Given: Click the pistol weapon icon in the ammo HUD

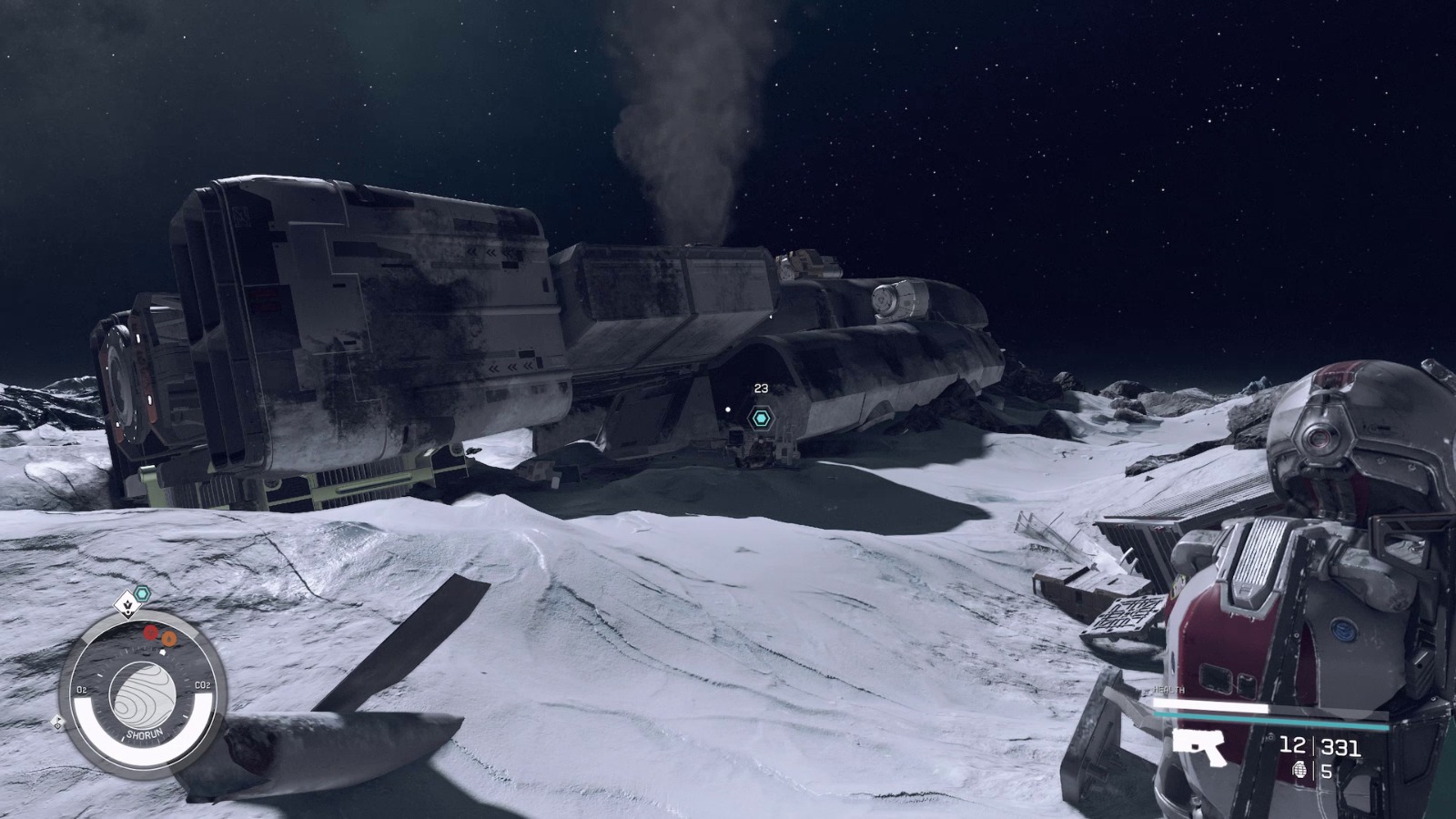Looking at the screenshot, I should (x=1198, y=748).
